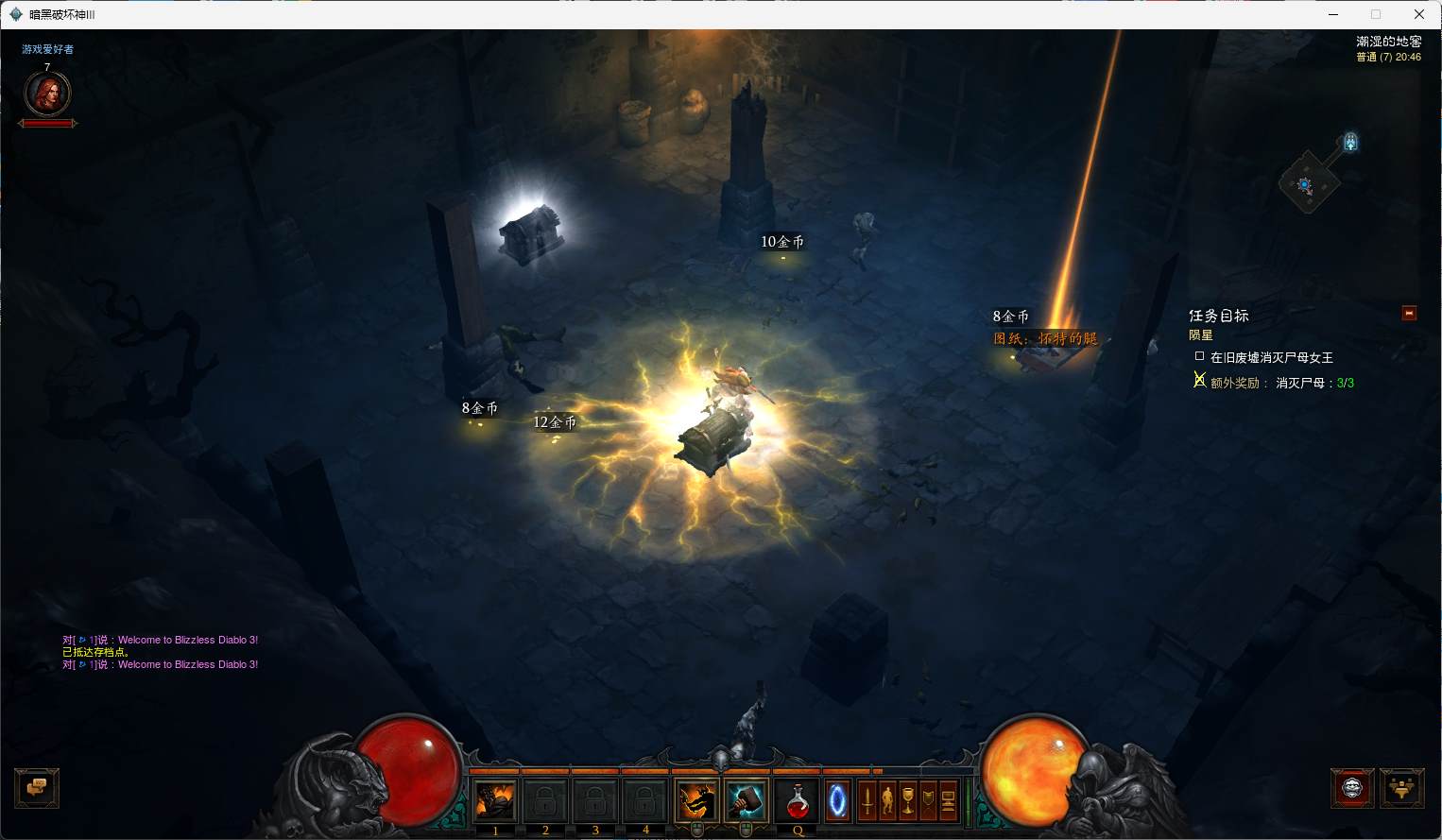1442x840 pixels.
Task: Open the social face icon button
Action: point(1351,787)
